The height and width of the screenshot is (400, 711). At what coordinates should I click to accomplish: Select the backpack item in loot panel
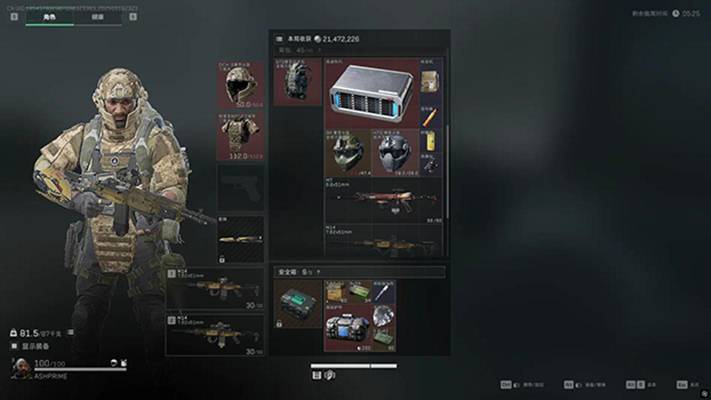[x=297, y=80]
